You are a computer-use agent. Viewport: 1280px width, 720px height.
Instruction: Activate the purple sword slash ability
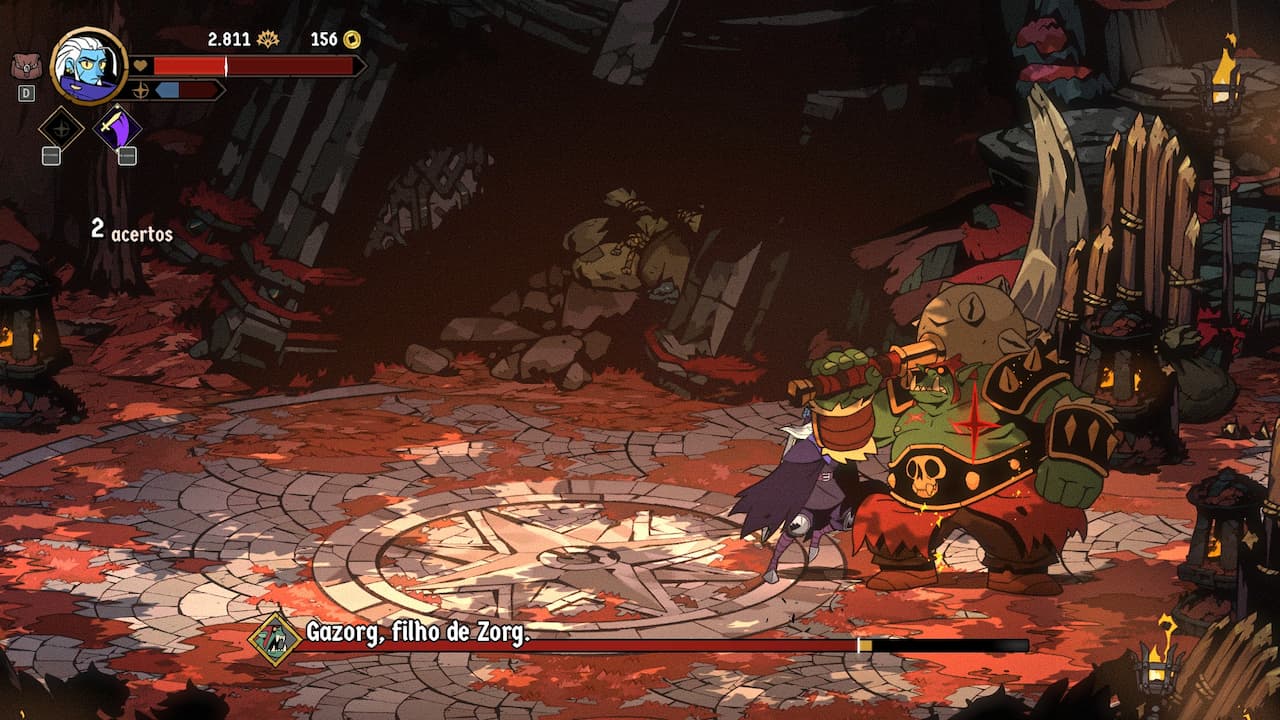(117, 128)
